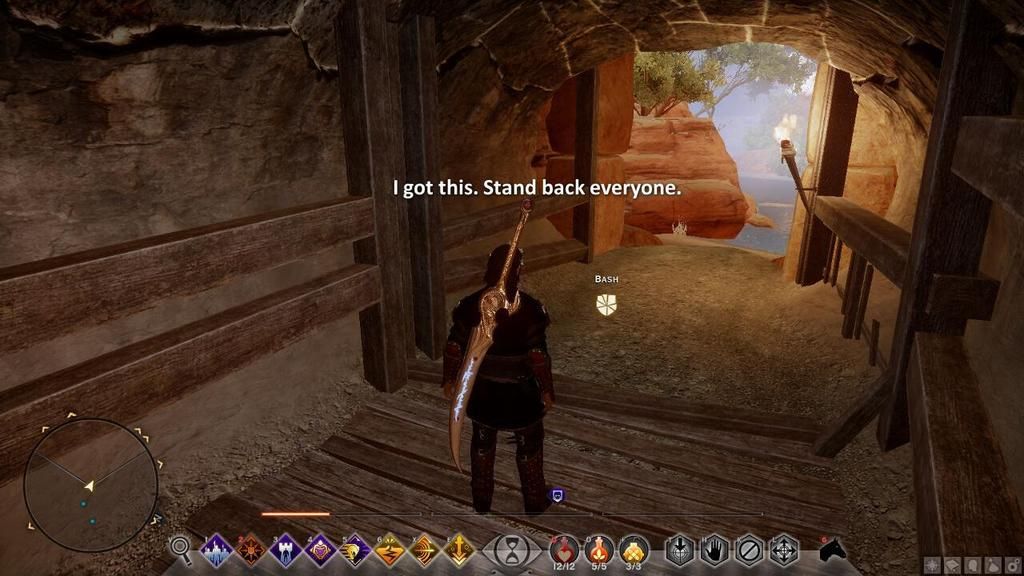The image size is (1024, 576).
Task: Cast the purple heart shield ability
Action: tap(321, 549)
